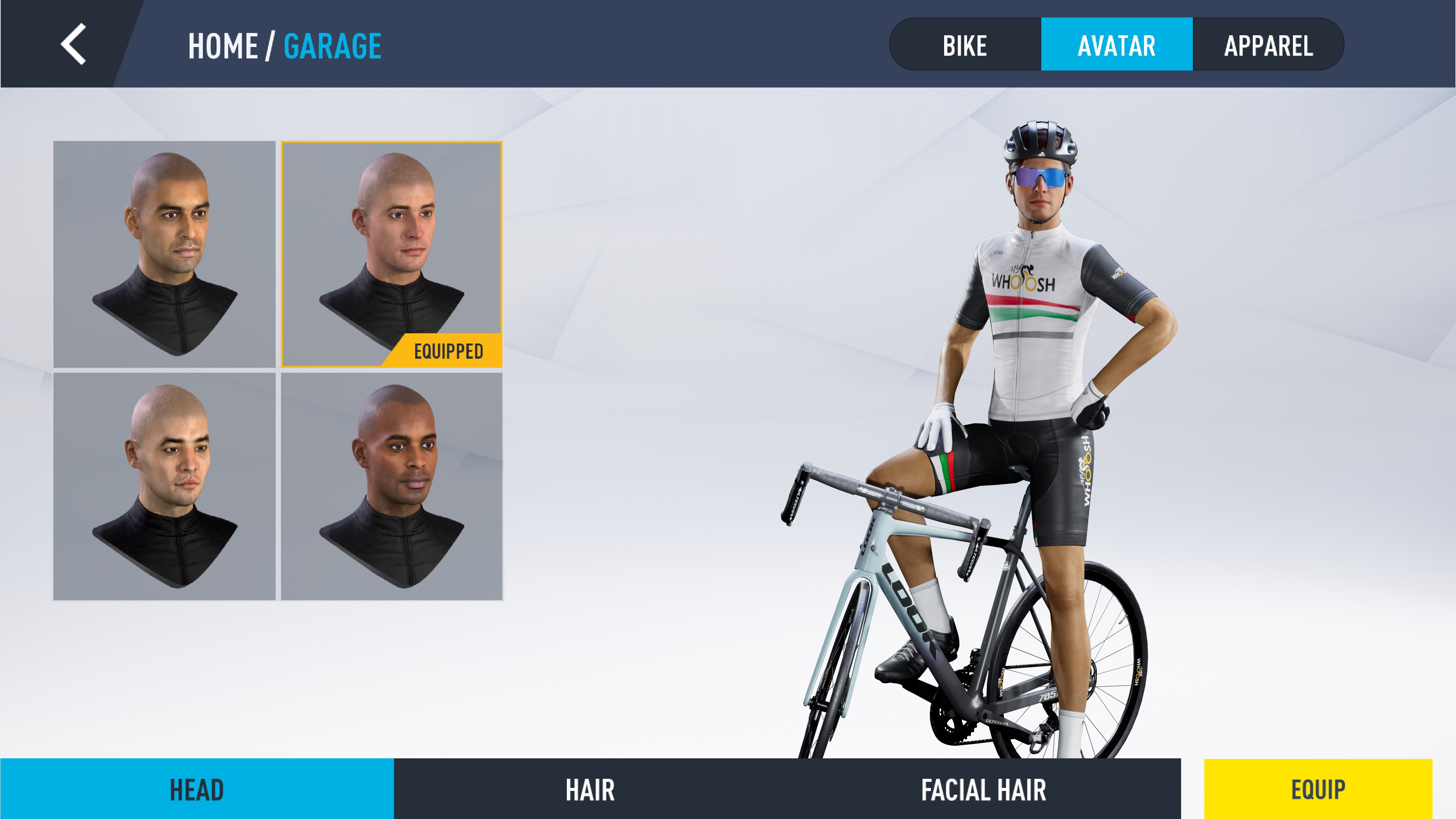Open the Apparel tab
Image resolution: width=1456 pixels, height=819 pixels.
[1268, 45]
